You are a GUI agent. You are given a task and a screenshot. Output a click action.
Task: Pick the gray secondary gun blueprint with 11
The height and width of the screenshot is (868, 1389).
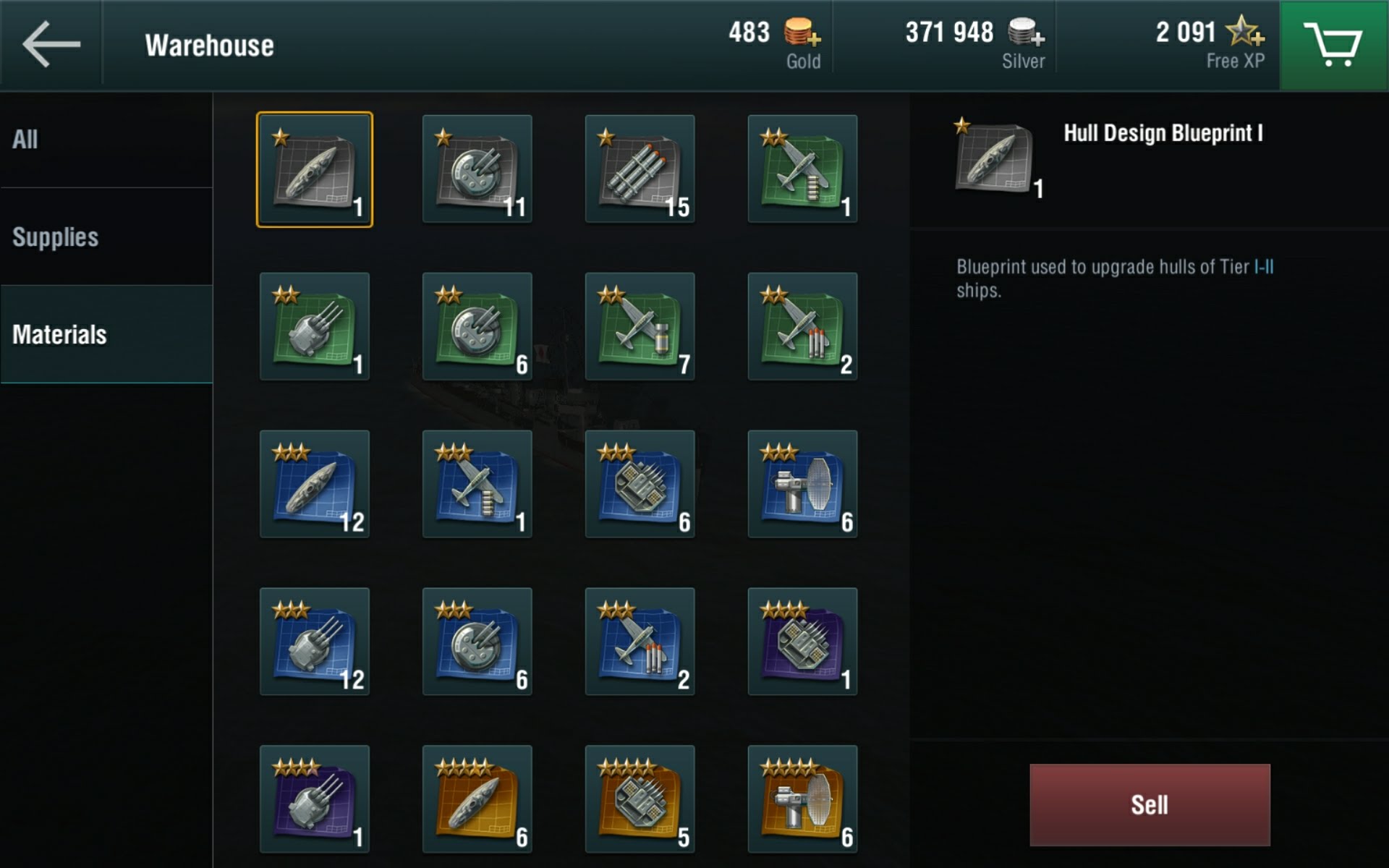tap(477, 169)
